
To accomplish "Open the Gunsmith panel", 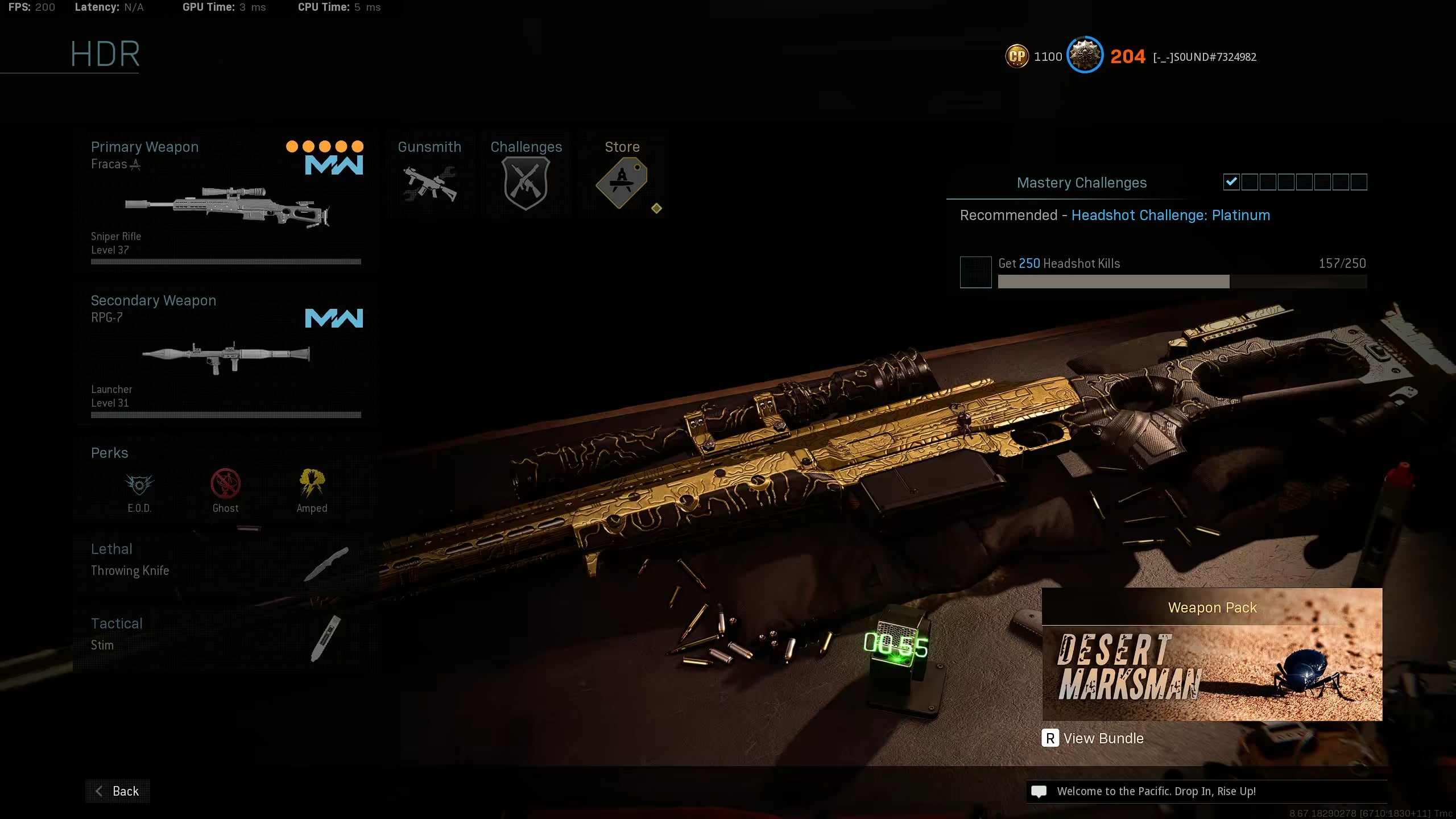I will pos(429,175).
